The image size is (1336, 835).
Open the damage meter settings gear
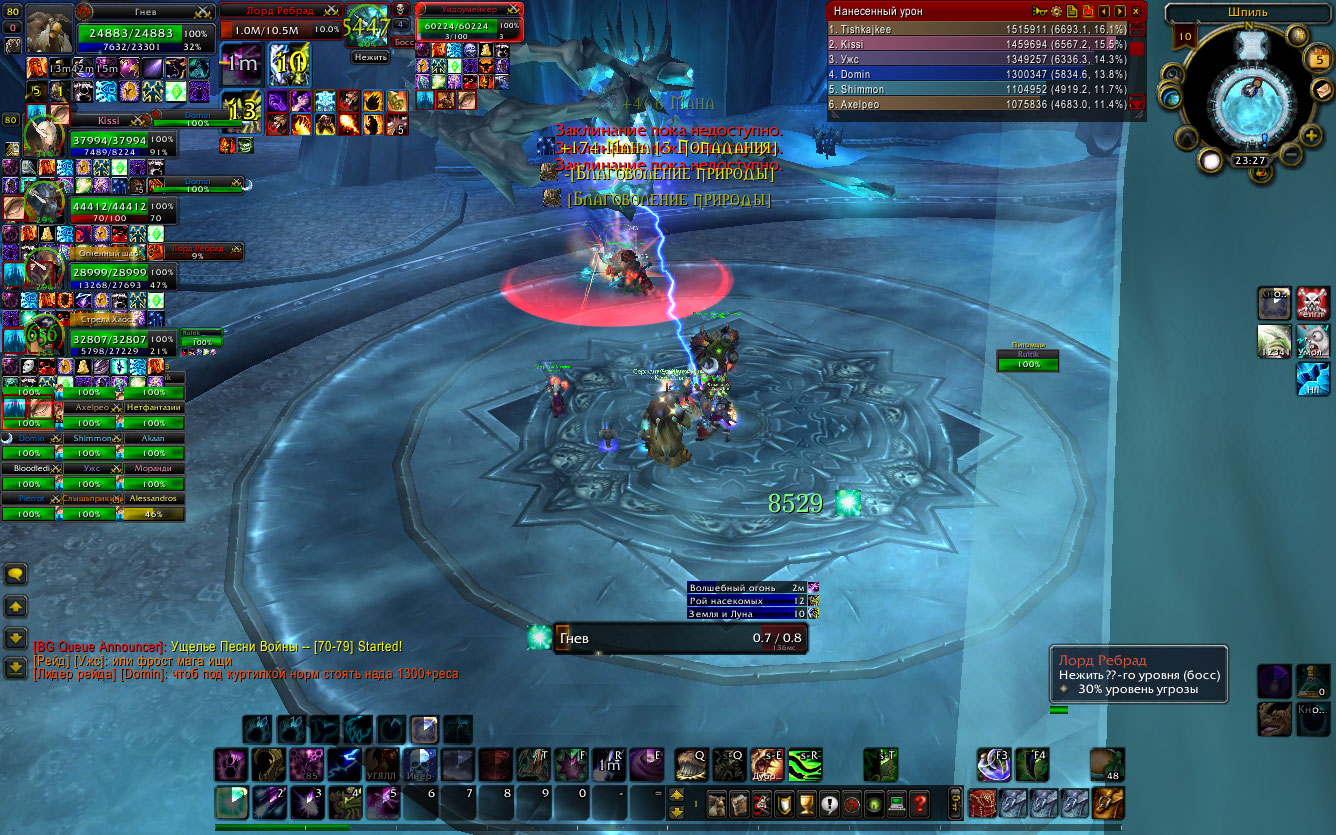pos(1055,11)
